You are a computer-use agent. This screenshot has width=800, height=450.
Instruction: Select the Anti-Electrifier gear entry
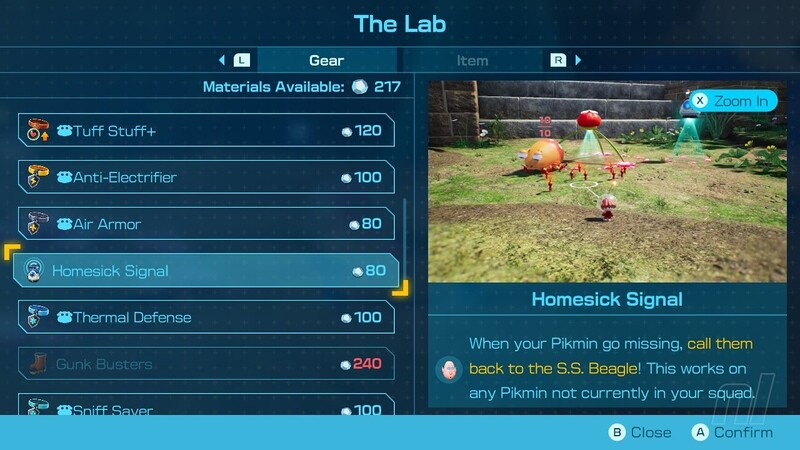206,177
